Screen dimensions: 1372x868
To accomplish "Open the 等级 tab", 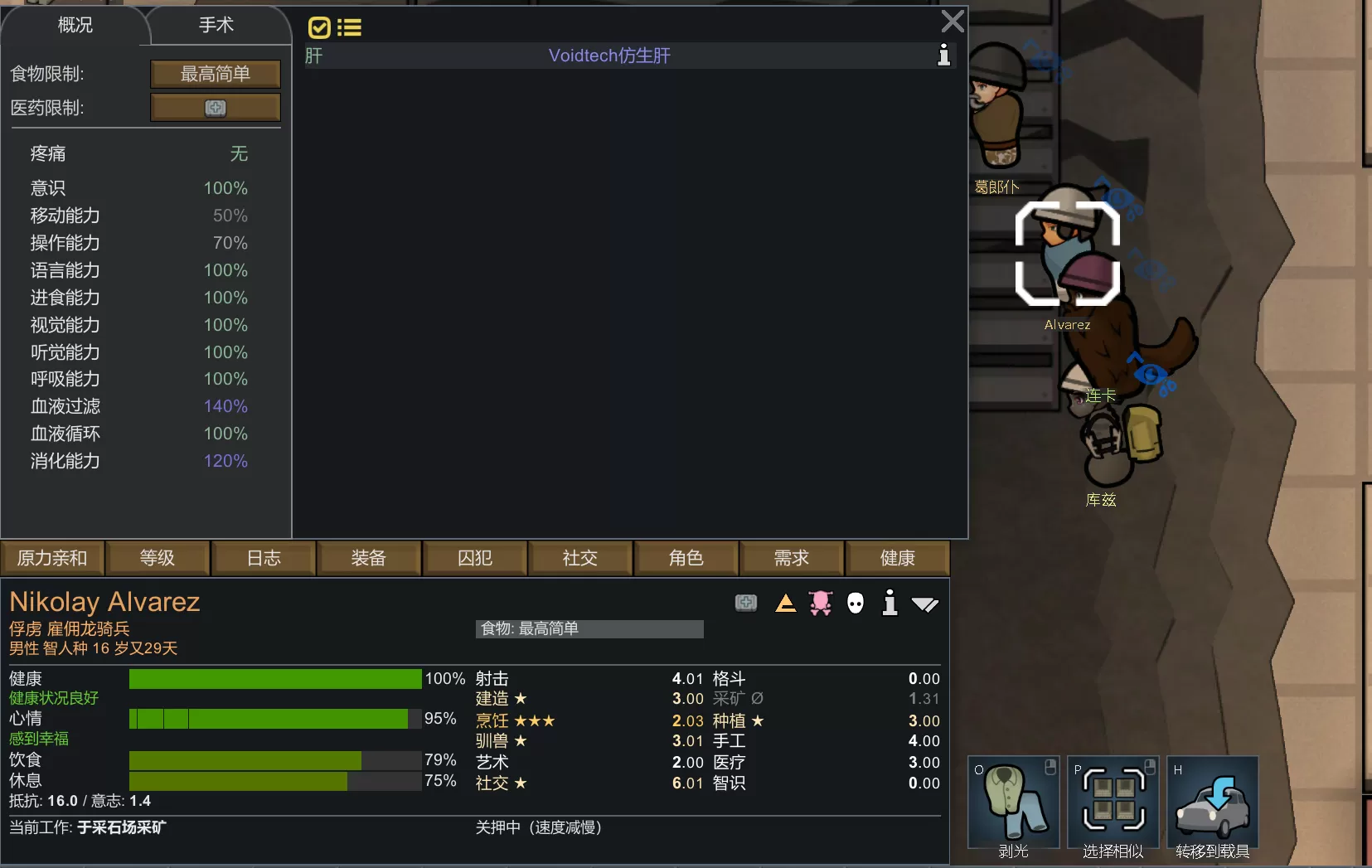I will pyautogui.click(x=158, y=558).
